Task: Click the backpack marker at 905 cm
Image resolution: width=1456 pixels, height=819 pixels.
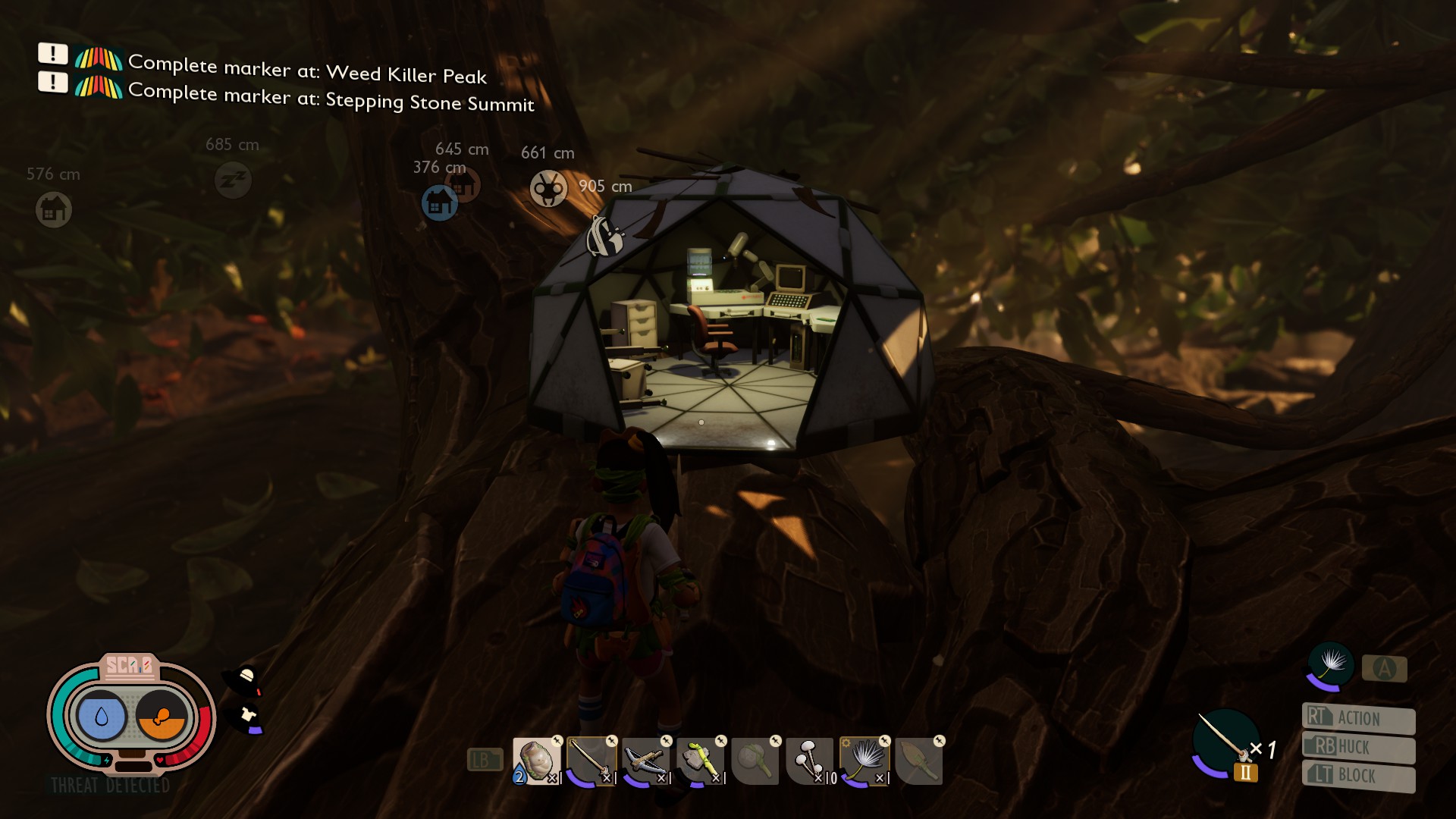Action: (604, 237)
